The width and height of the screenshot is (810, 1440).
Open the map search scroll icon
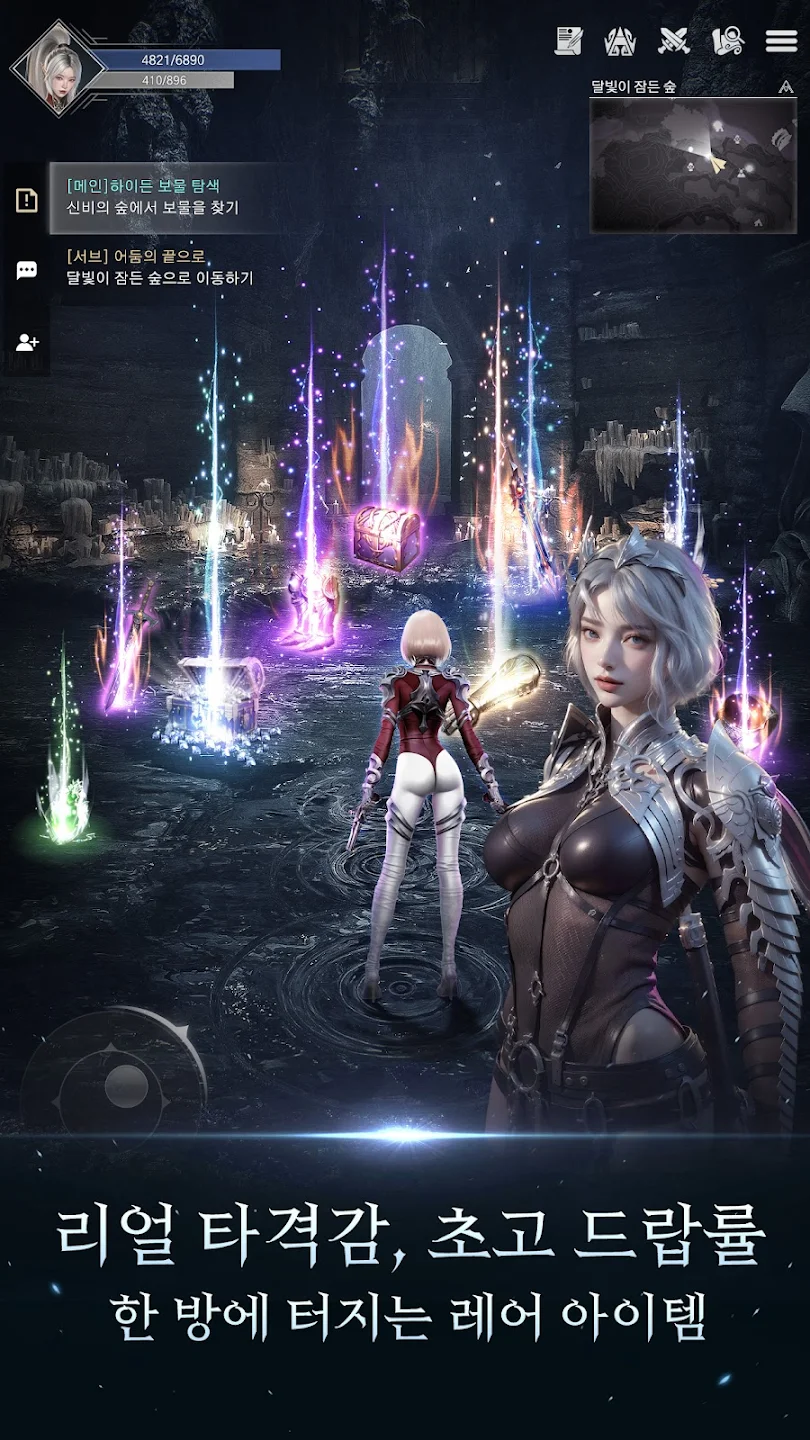point(728,41)
